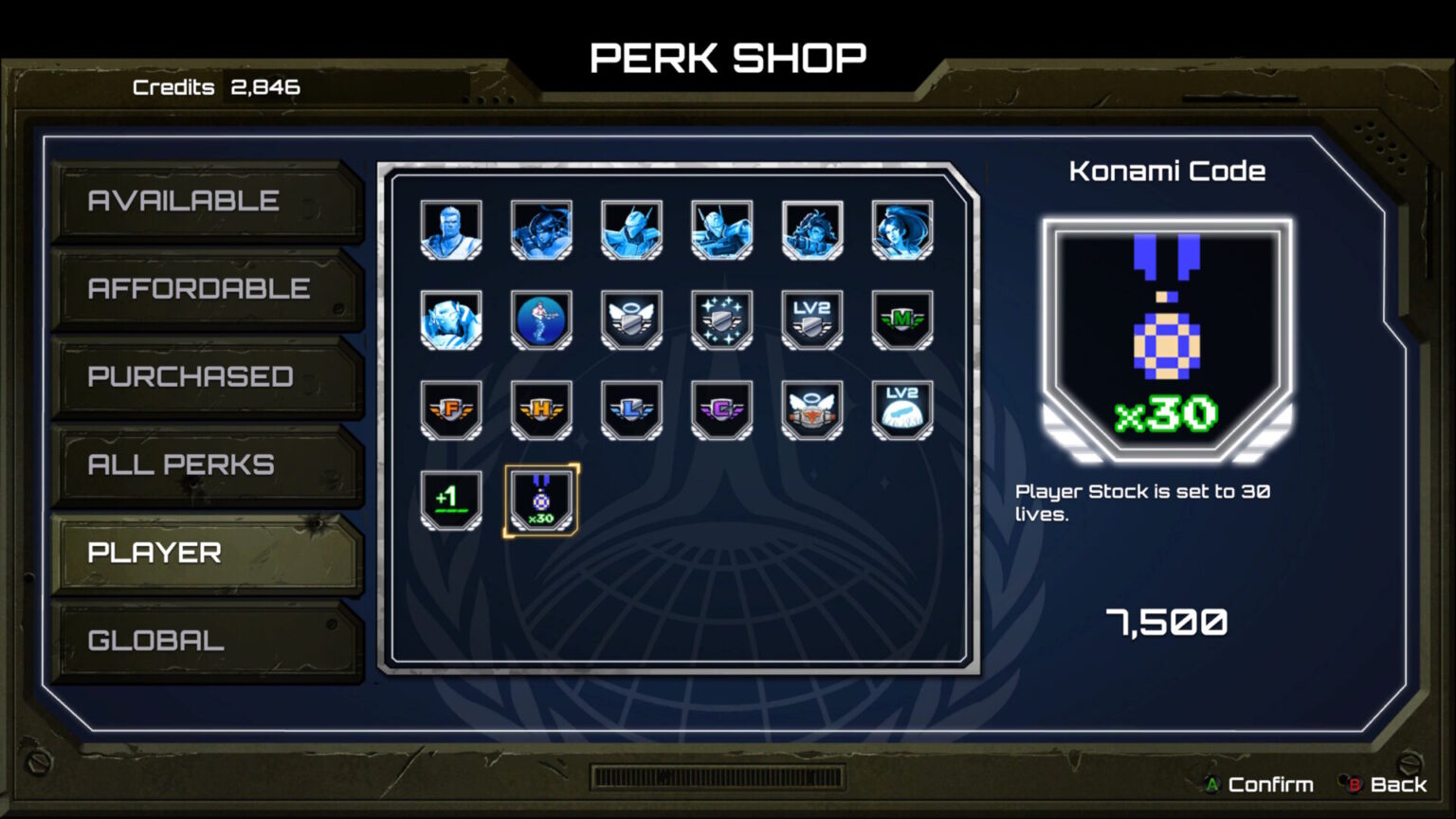Switch to the Affordable perks tab
The image size is (1456, 819).
pos(207,288)
